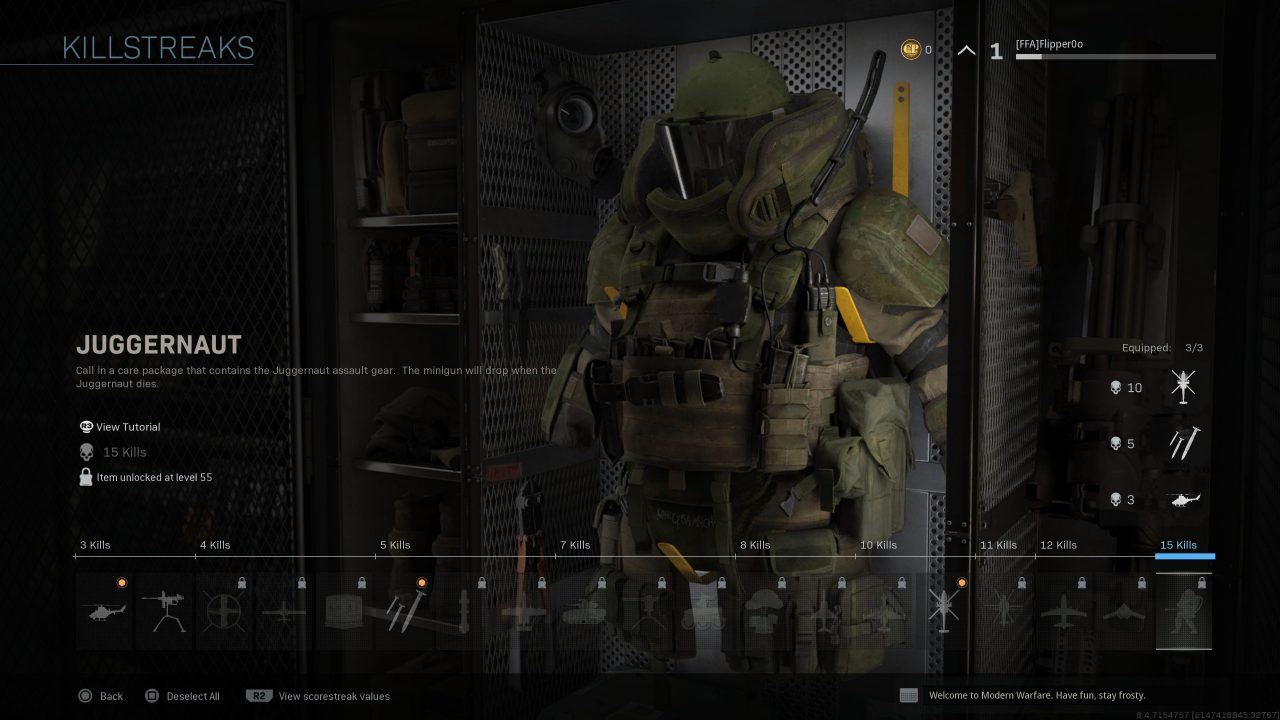Choose the three-missile Cluster Strike slot in the streak bar
1280x720 pixels.
404,611
